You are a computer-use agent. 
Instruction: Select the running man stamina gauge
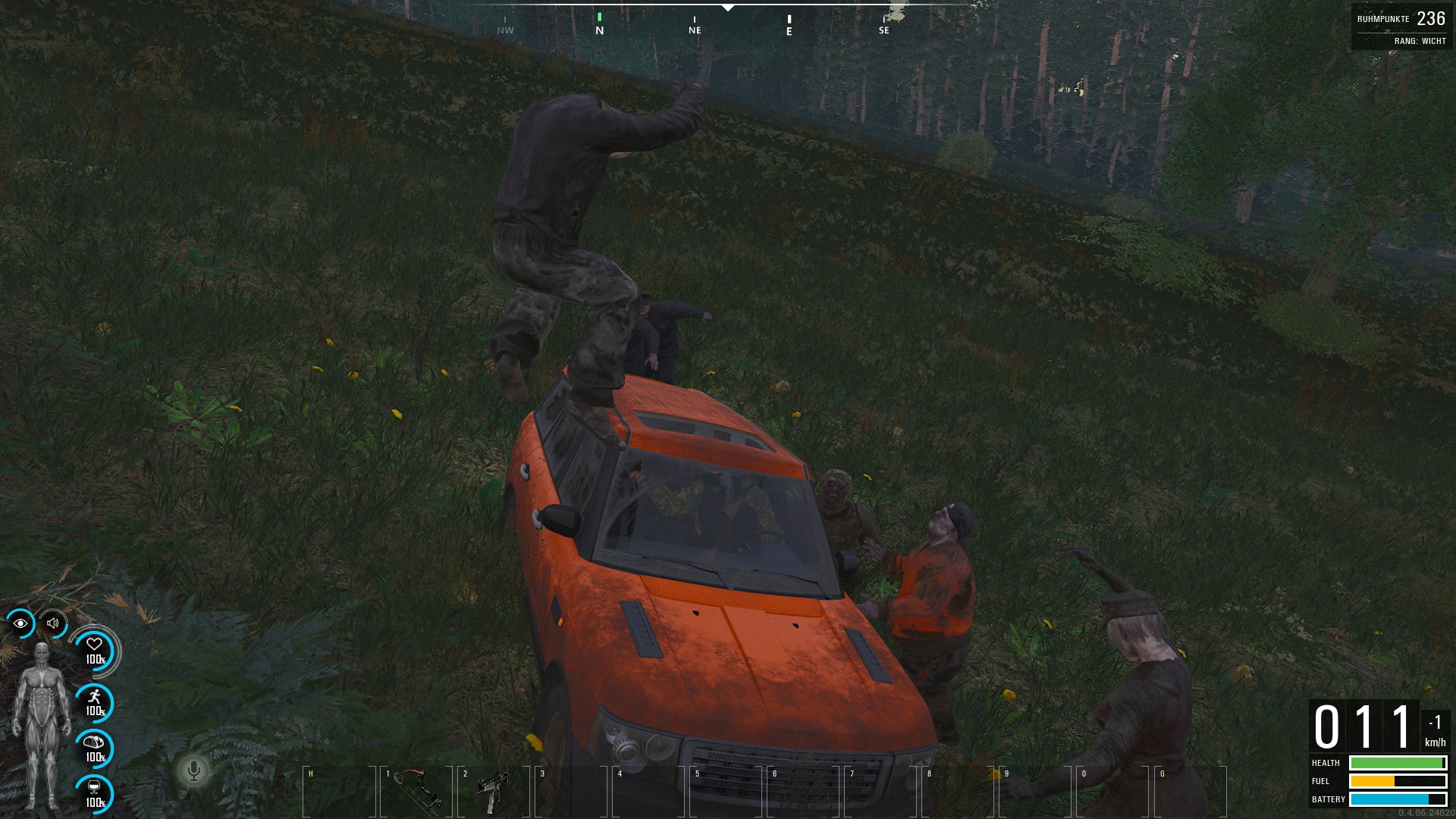pyautogui.click(x=95, y=702)
